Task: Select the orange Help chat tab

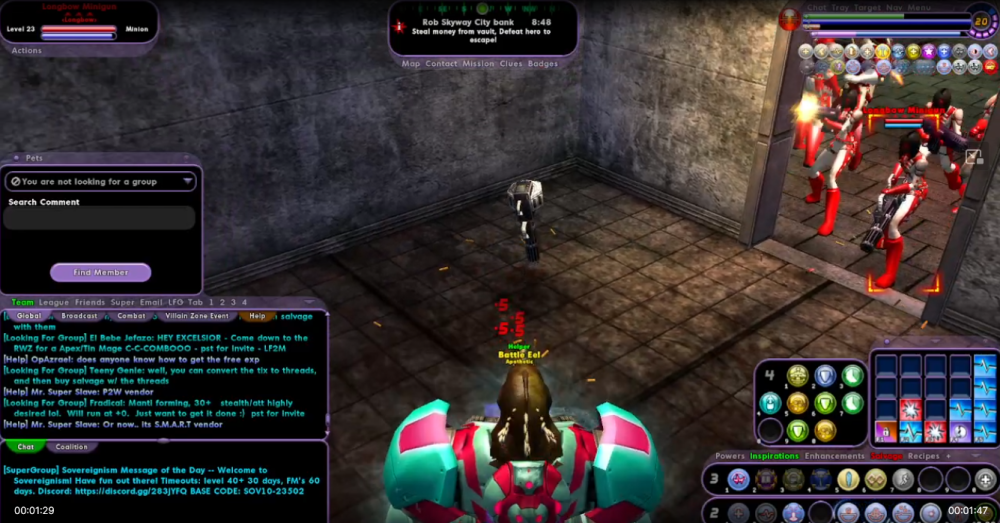Action: pyautogui.click(x=257, y=316)
